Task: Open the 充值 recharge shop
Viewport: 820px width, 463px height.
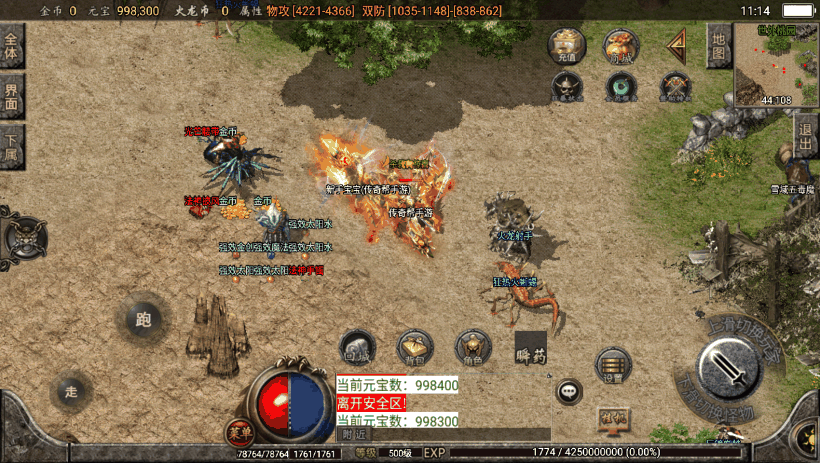Action: click(567, 46)
